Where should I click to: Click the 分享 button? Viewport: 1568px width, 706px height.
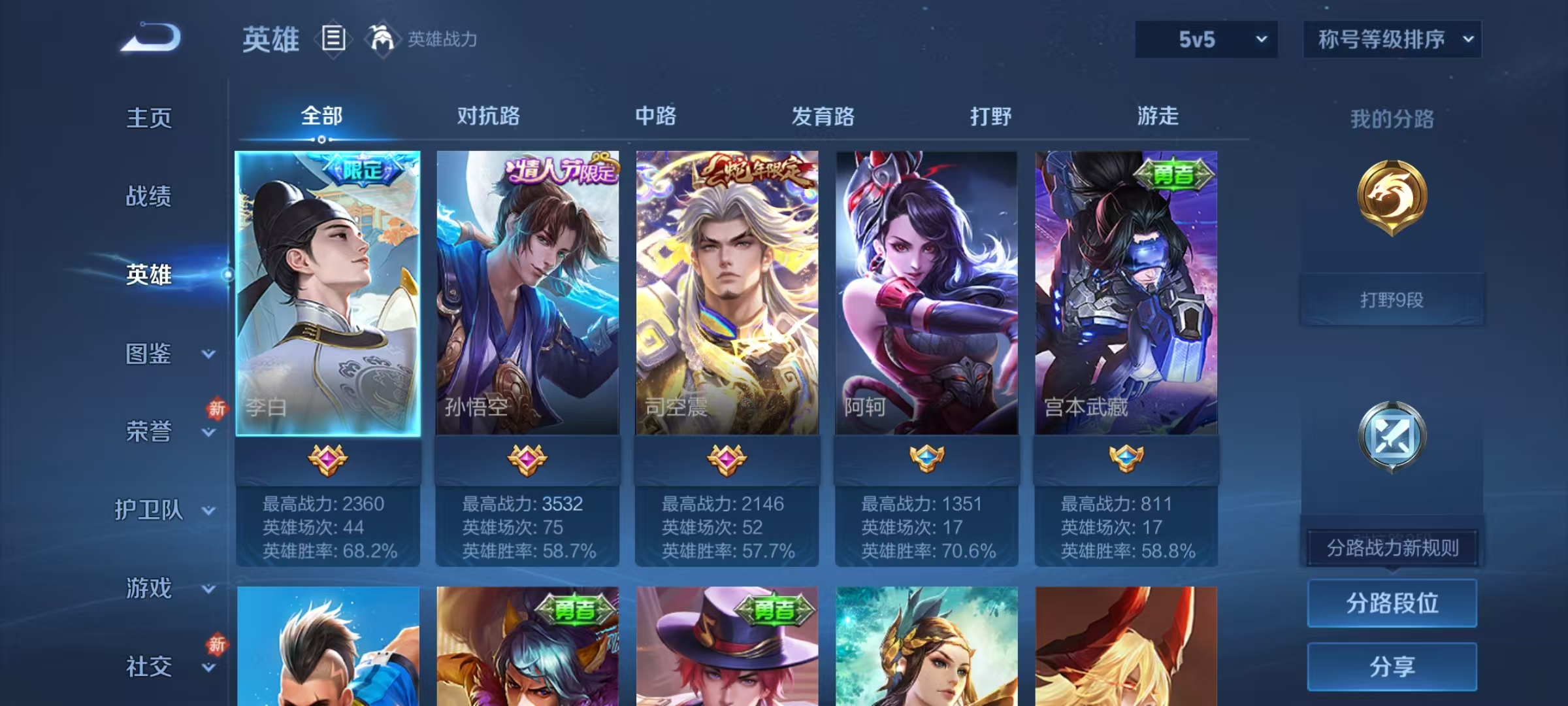point(1392,665)
